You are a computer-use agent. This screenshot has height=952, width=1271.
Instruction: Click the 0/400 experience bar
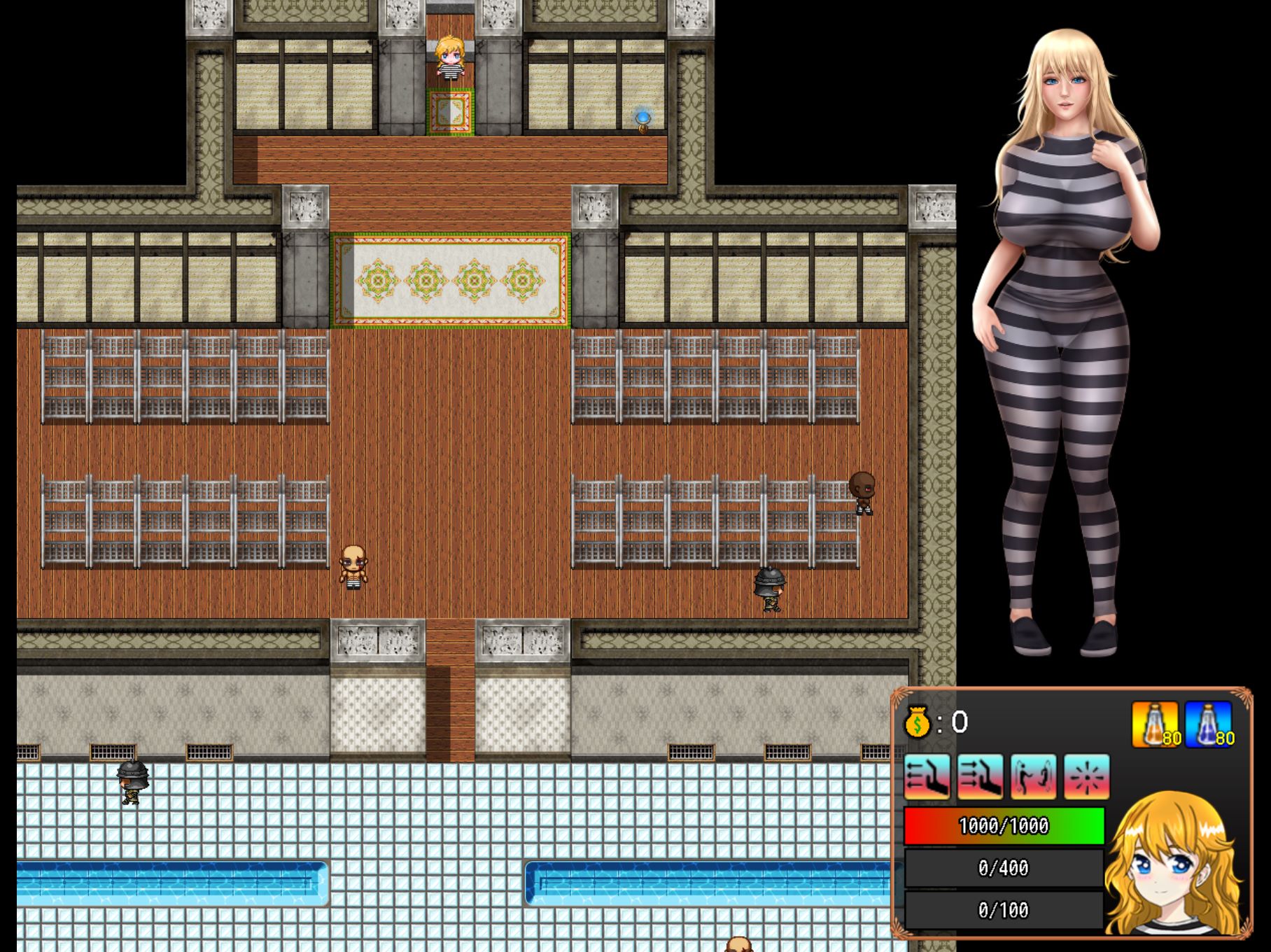1003,868
